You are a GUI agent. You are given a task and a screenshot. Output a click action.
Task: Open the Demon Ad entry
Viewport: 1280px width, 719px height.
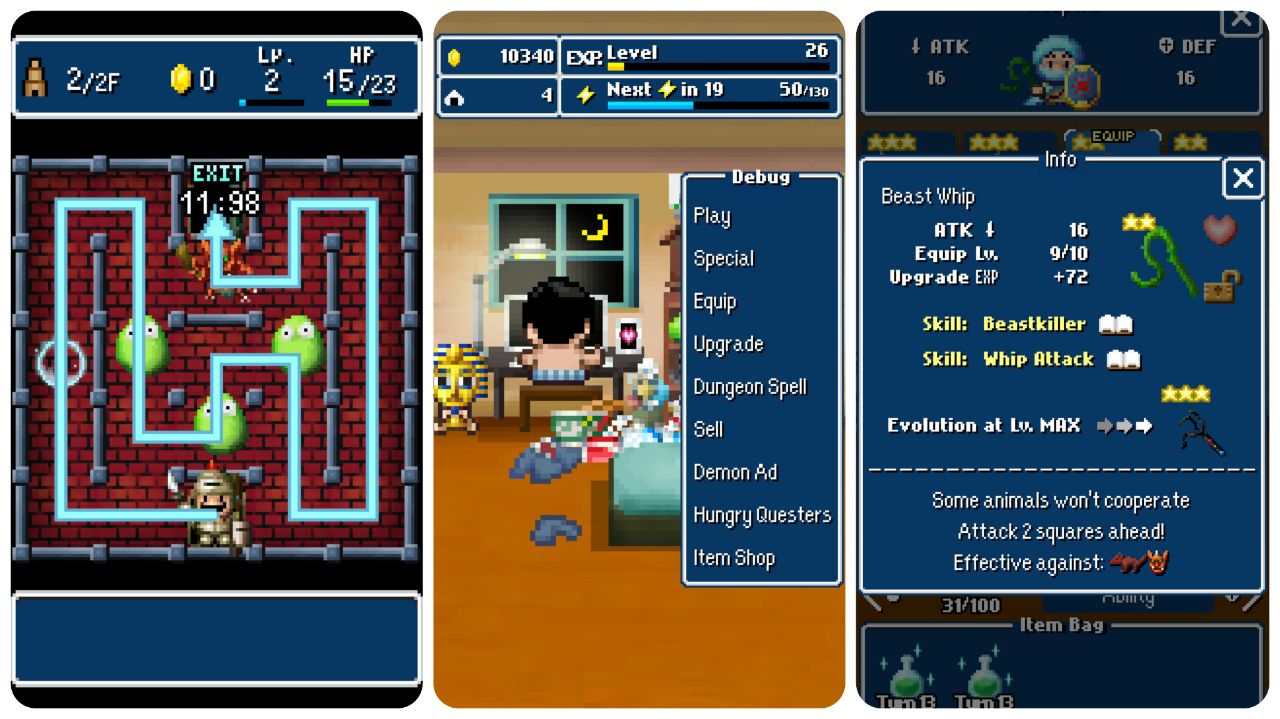pyautogui.click(x=735, y=472)
